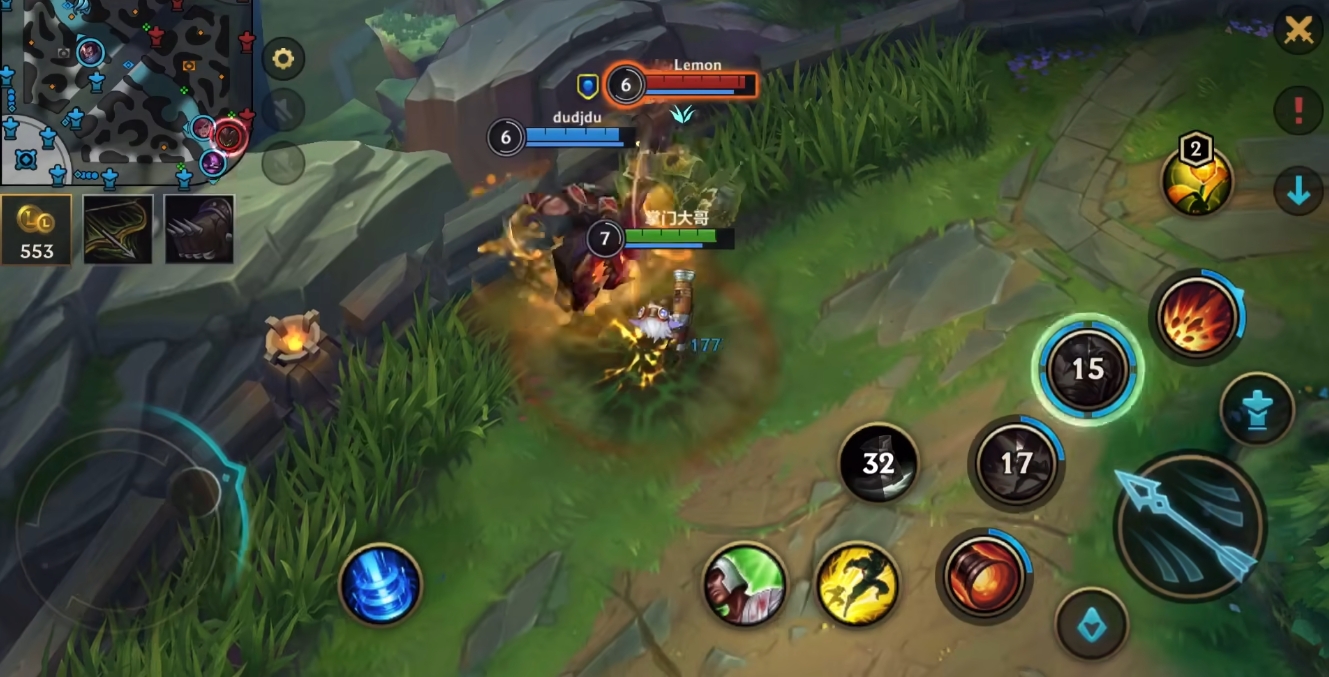Cast the green Heal summoner spell
1329x677 pixels.
pyautogui.click(x=744, y=585)
